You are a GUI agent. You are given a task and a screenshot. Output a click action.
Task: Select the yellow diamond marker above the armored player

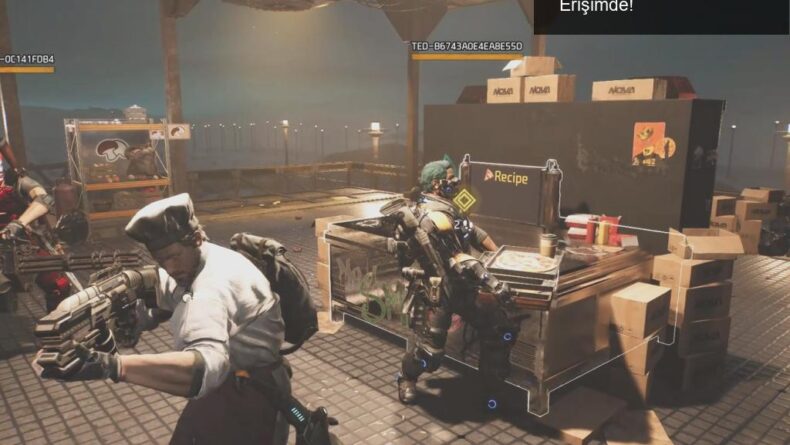pyautogui.click(x=463, y=199)
